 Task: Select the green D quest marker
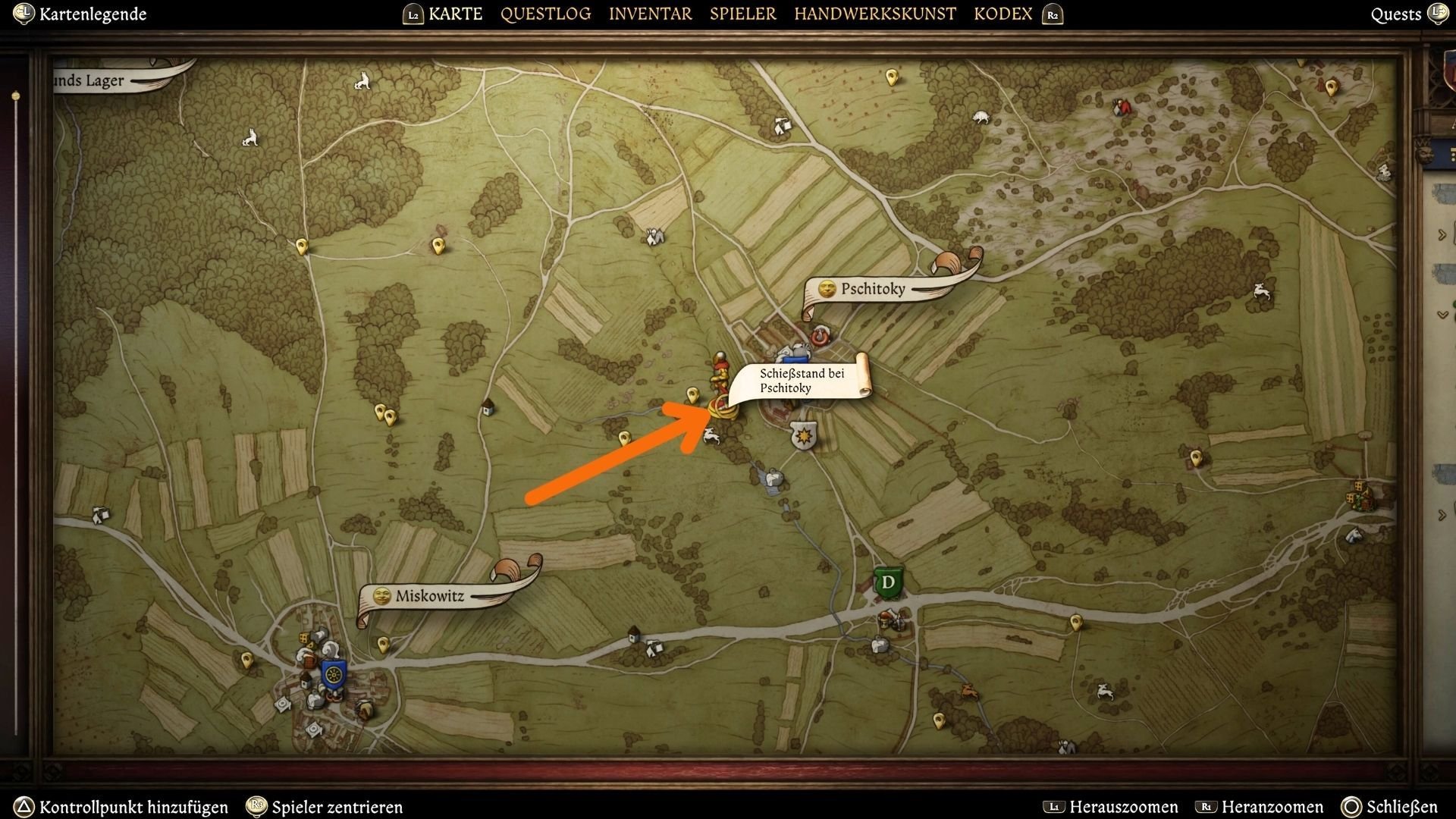(x=888, y=582)
